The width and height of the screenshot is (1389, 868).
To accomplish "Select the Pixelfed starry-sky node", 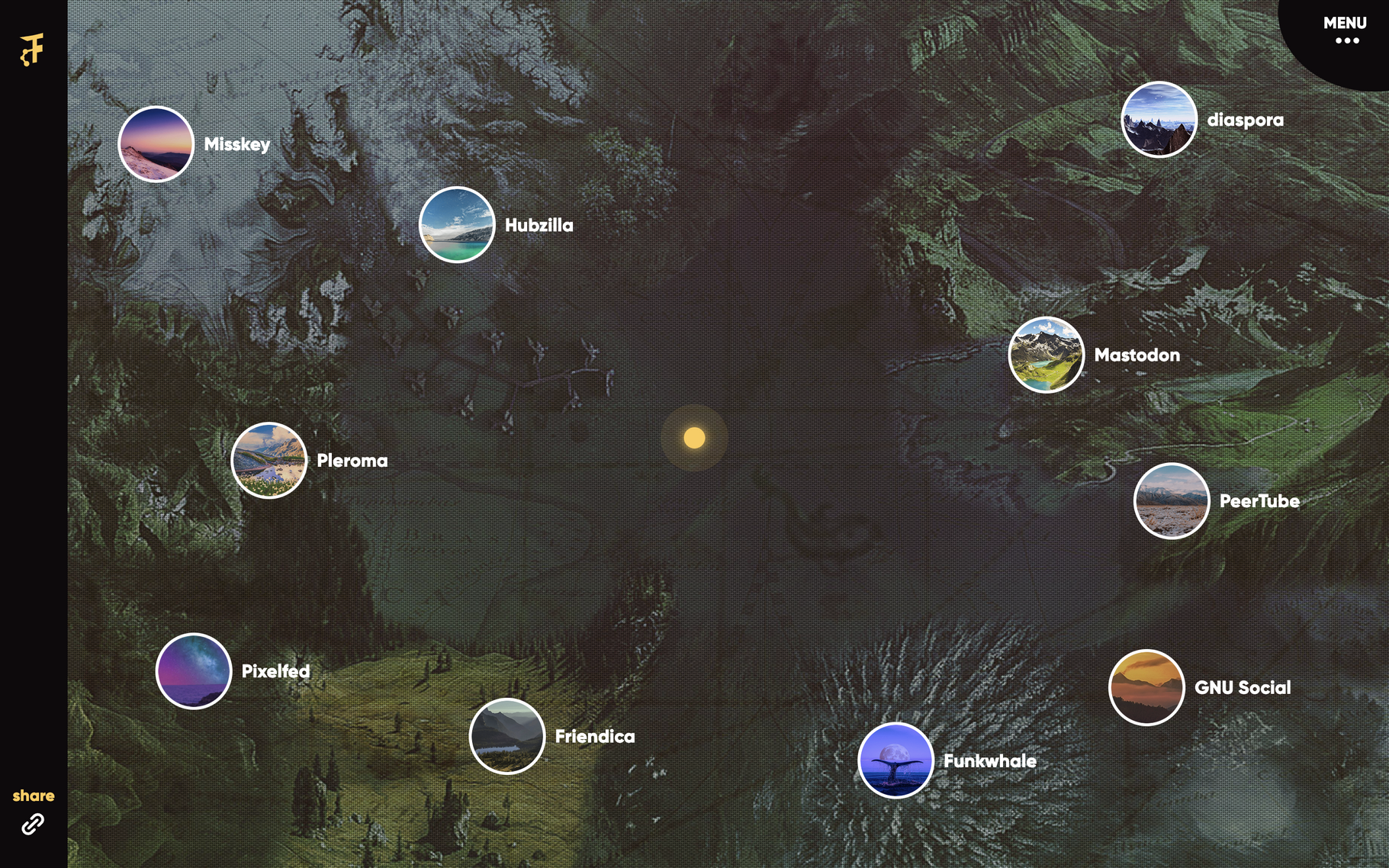I will 194,671.
